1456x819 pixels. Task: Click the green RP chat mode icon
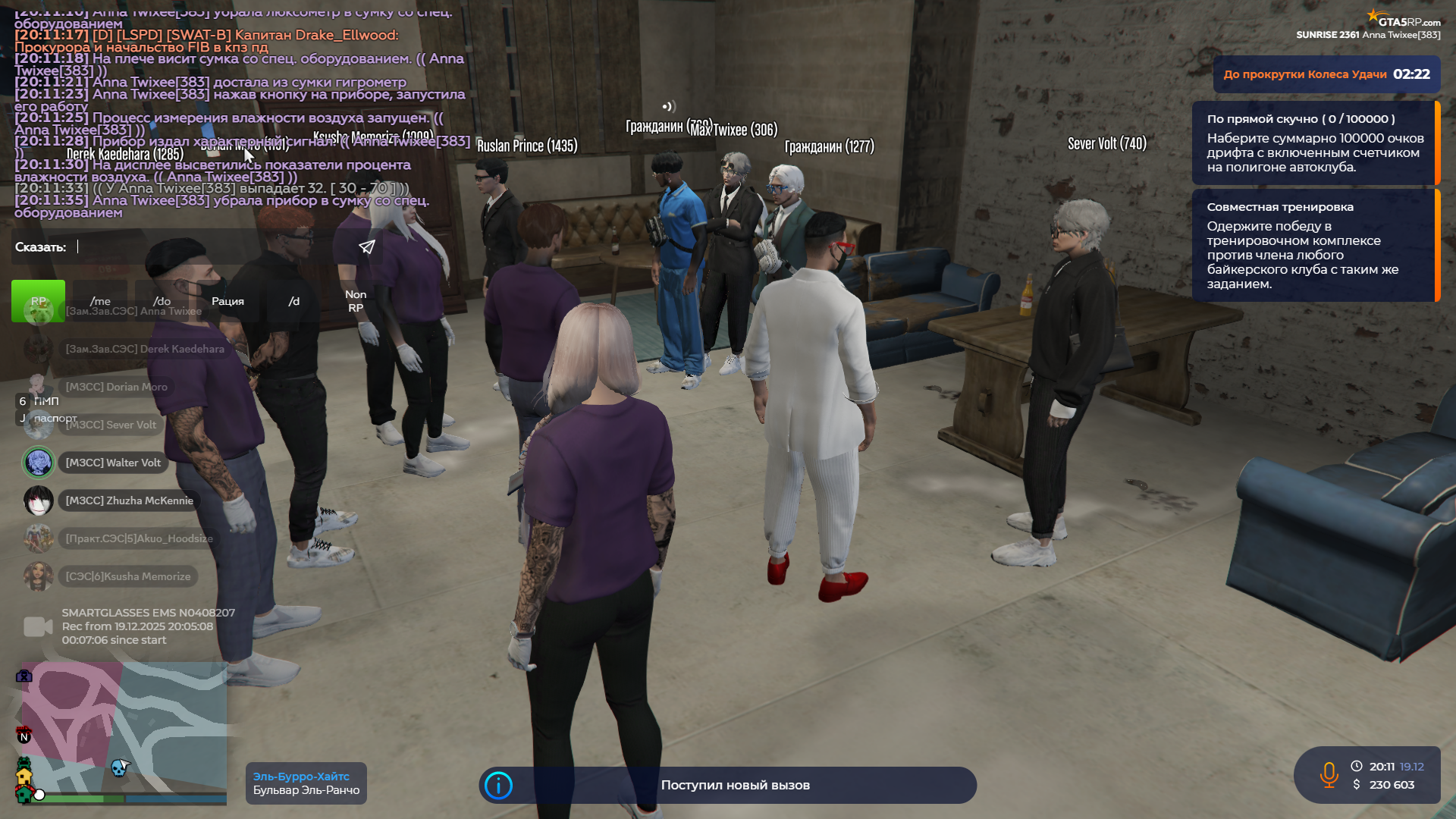(38, 301)
